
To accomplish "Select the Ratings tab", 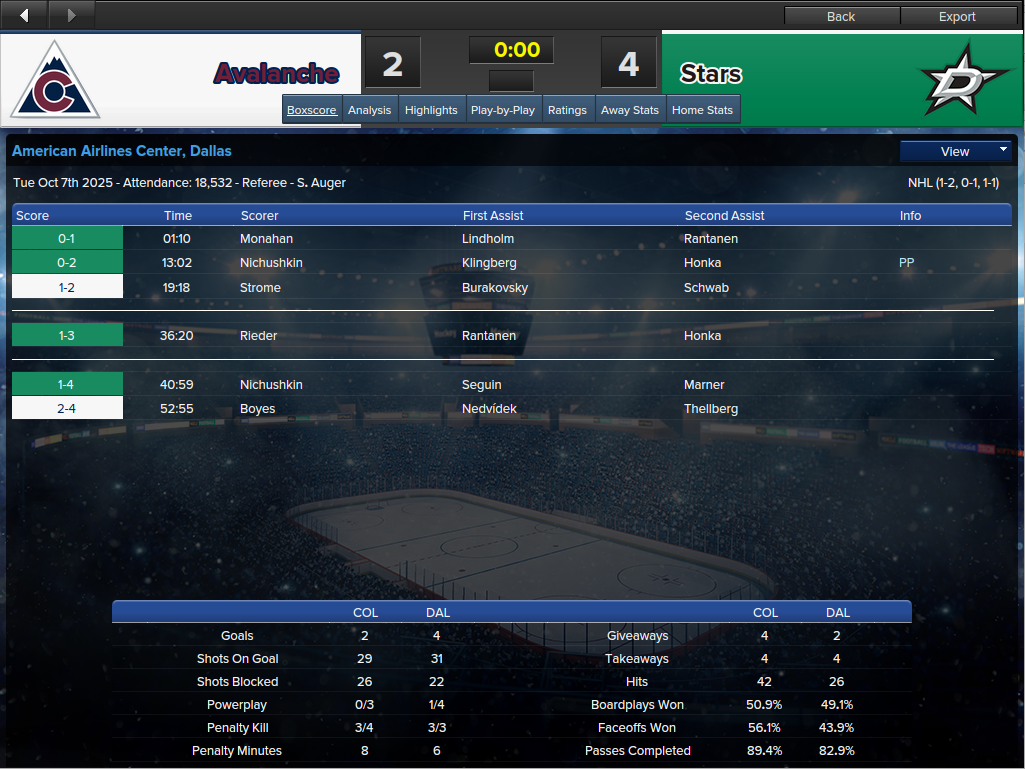I will click(x=567, y=110).
